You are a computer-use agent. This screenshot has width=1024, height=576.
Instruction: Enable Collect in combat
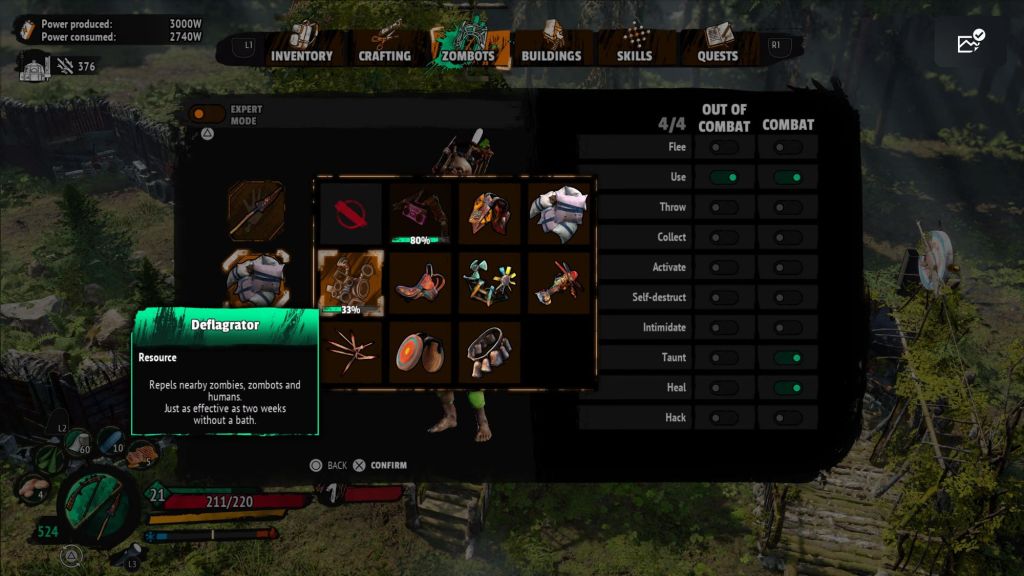[788, 237]
